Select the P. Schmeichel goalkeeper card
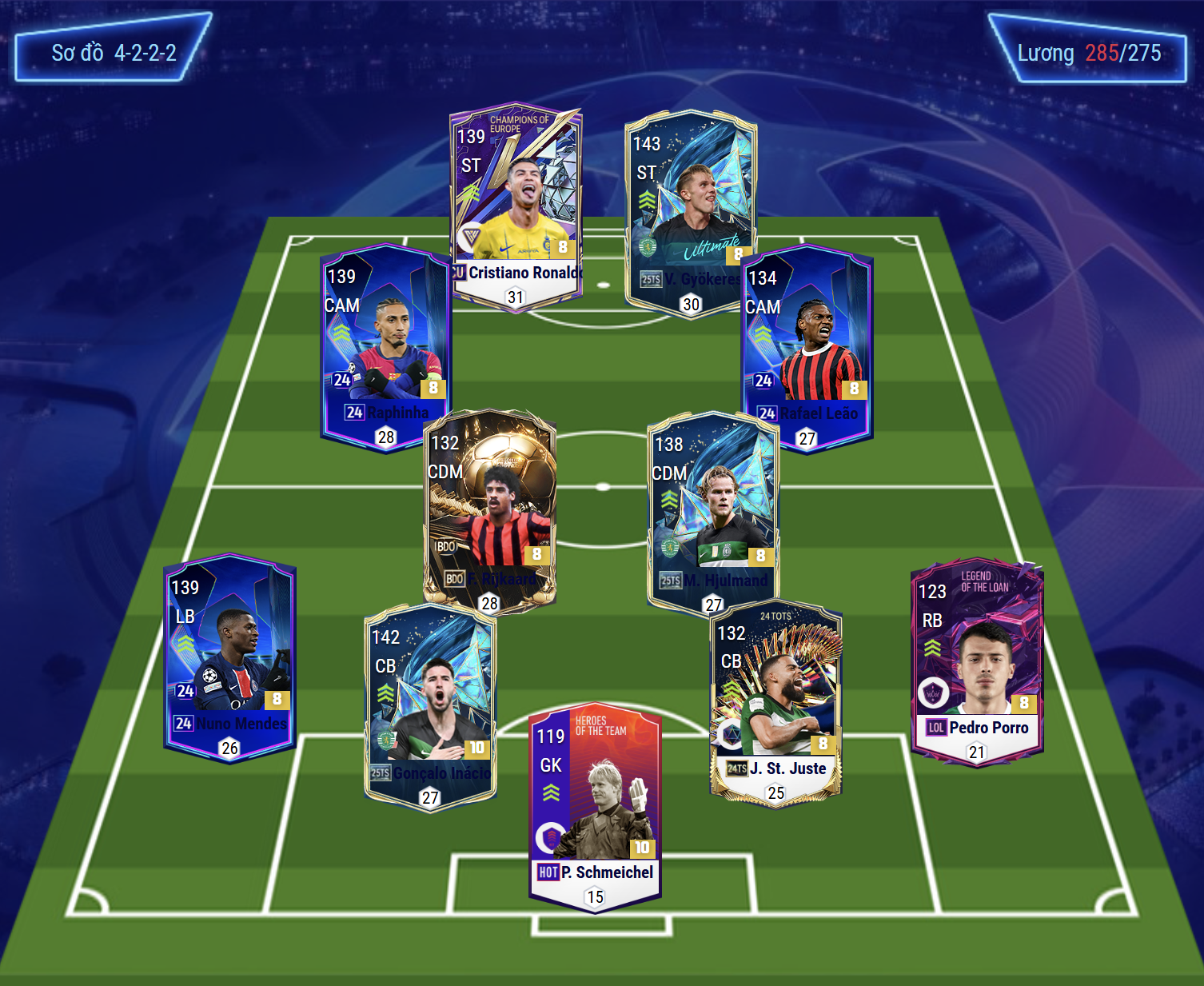Viewport: 1204px width, 986px height. (595, 804)
